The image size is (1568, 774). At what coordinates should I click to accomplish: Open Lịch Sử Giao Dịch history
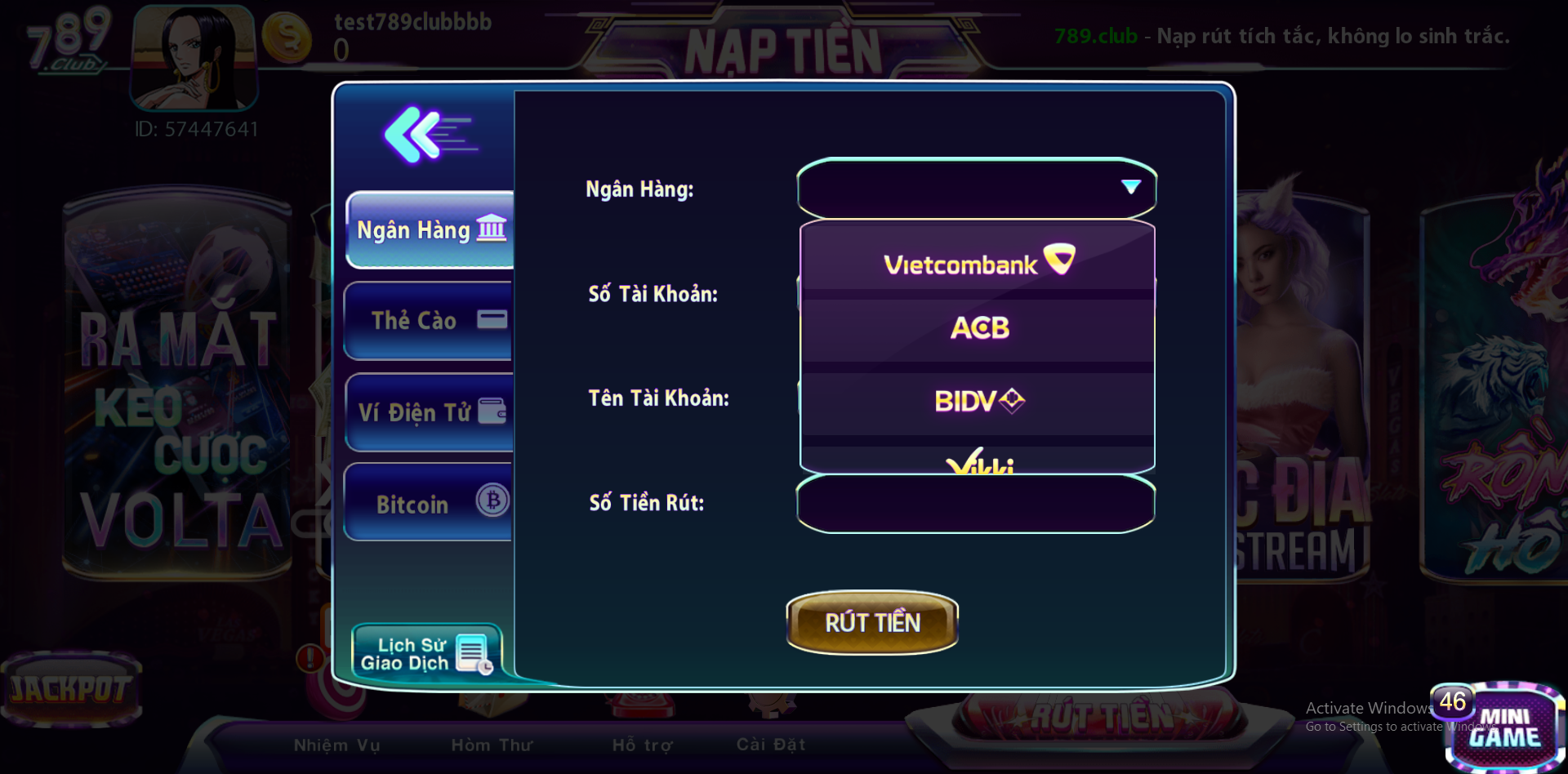426,653
